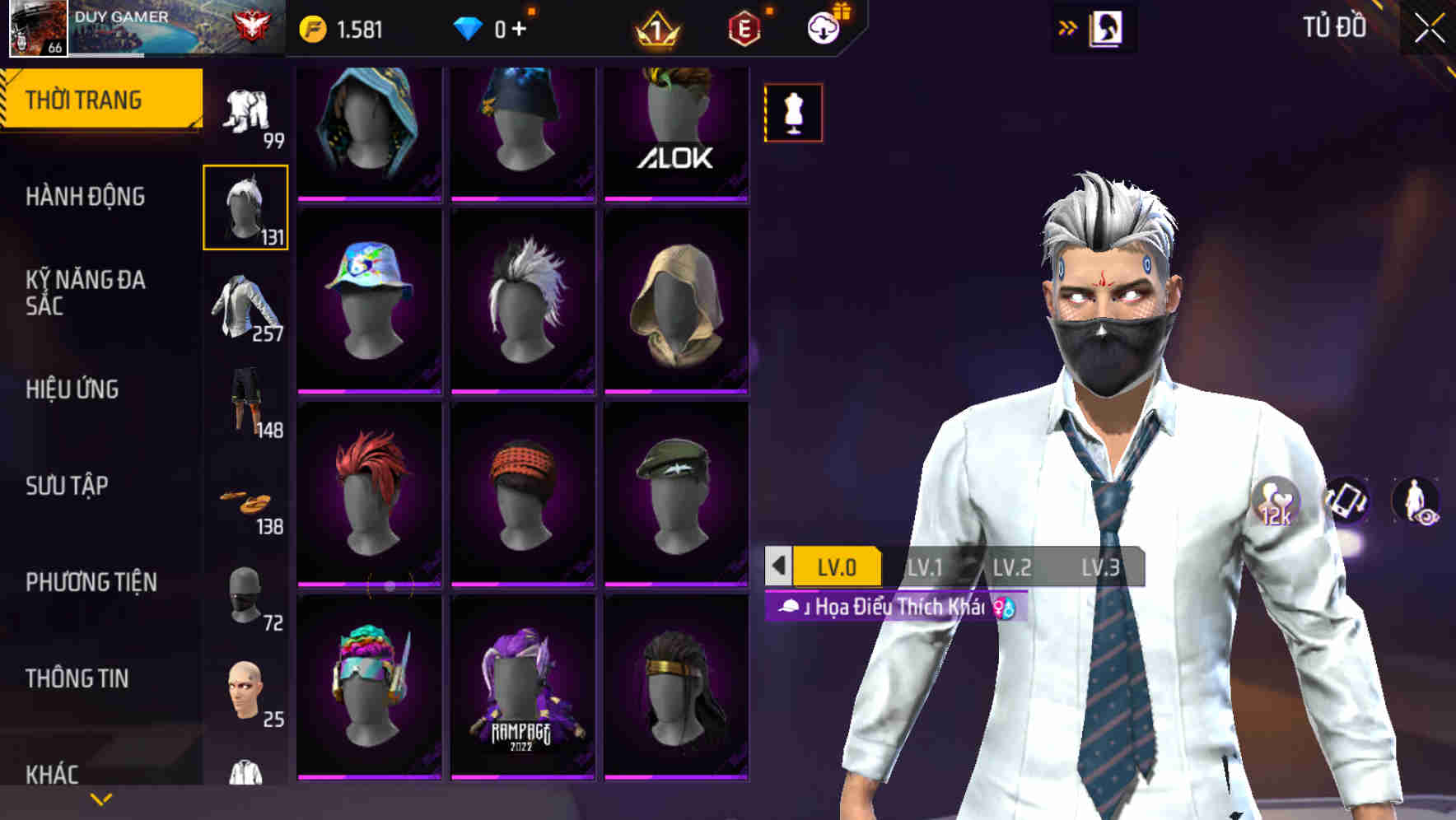Click the gold coin balance icon
The width and height of the screenshot is (1456, 820).
pyautogui.click(x=313, y=27)
